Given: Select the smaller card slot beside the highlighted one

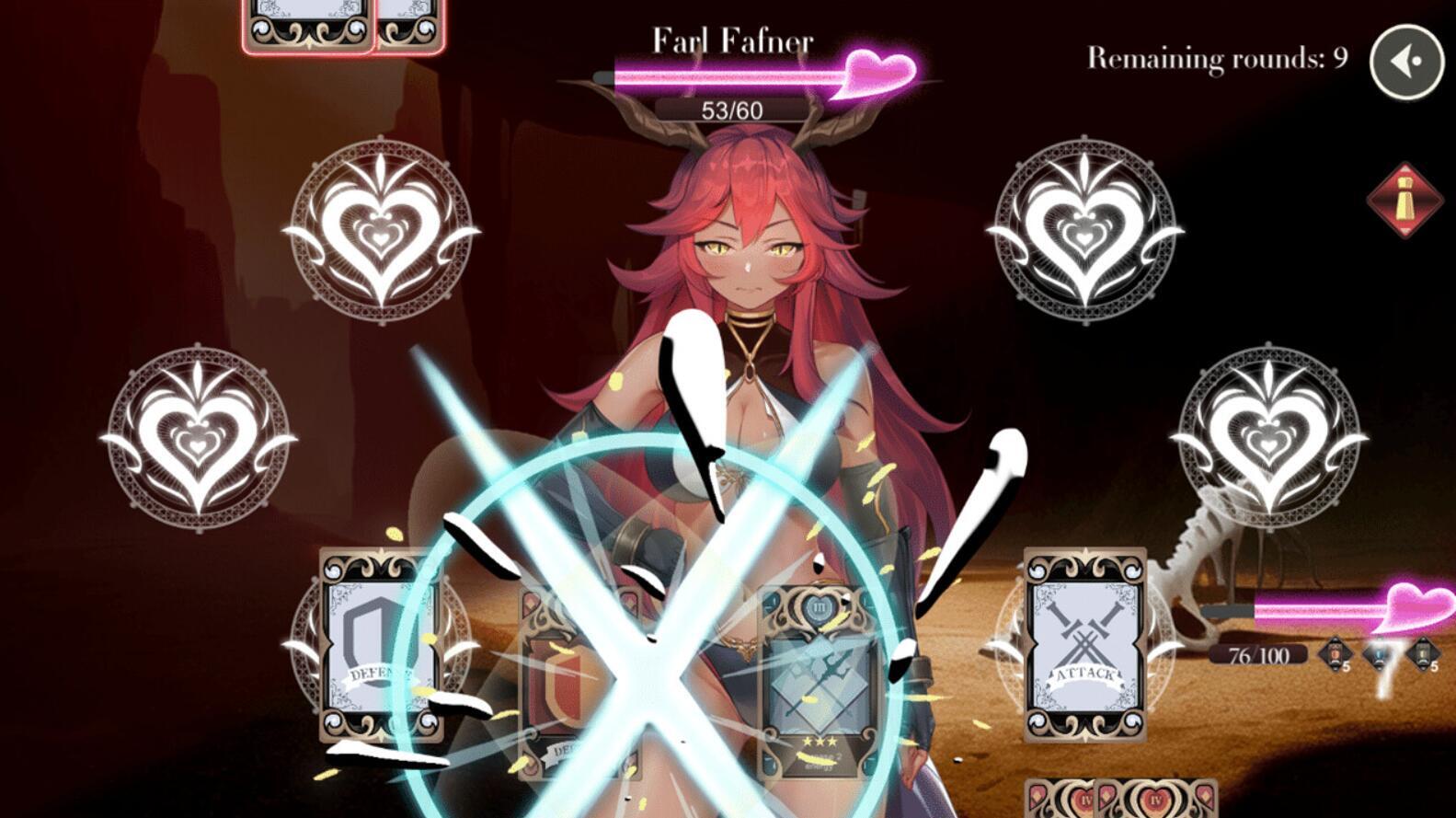Looking at the screenshot, I should pyautogui.click(x=409, y=23).
